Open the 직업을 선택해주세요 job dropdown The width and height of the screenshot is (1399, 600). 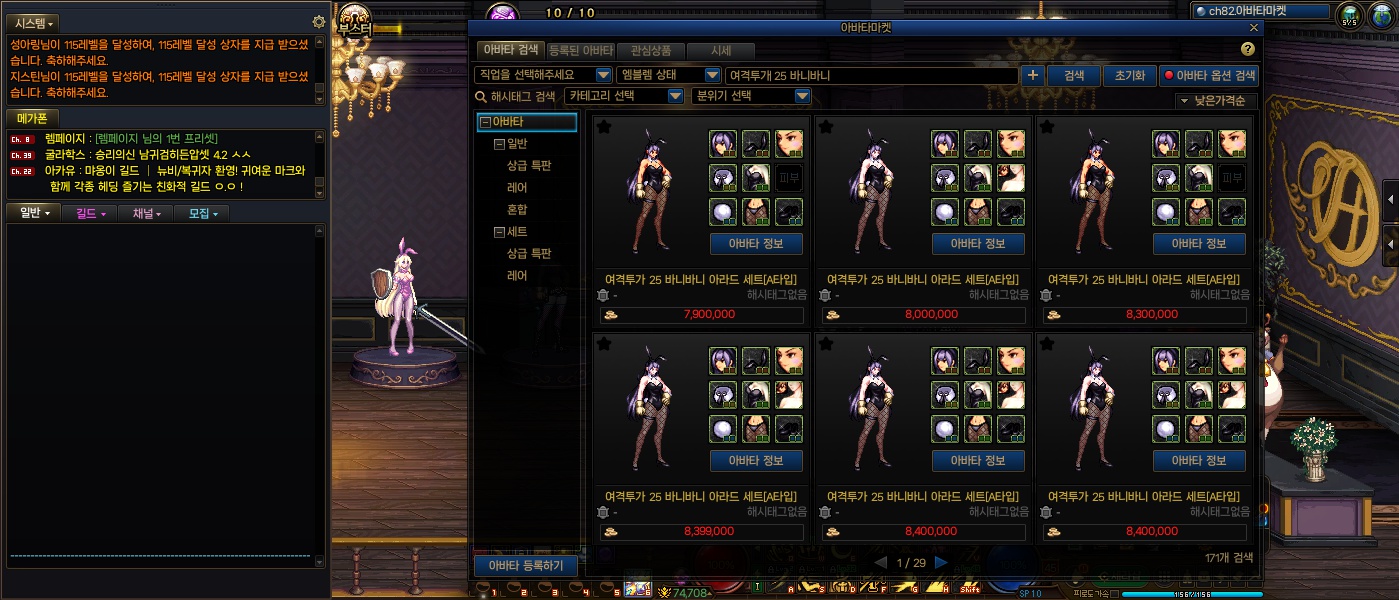(543, 75)
